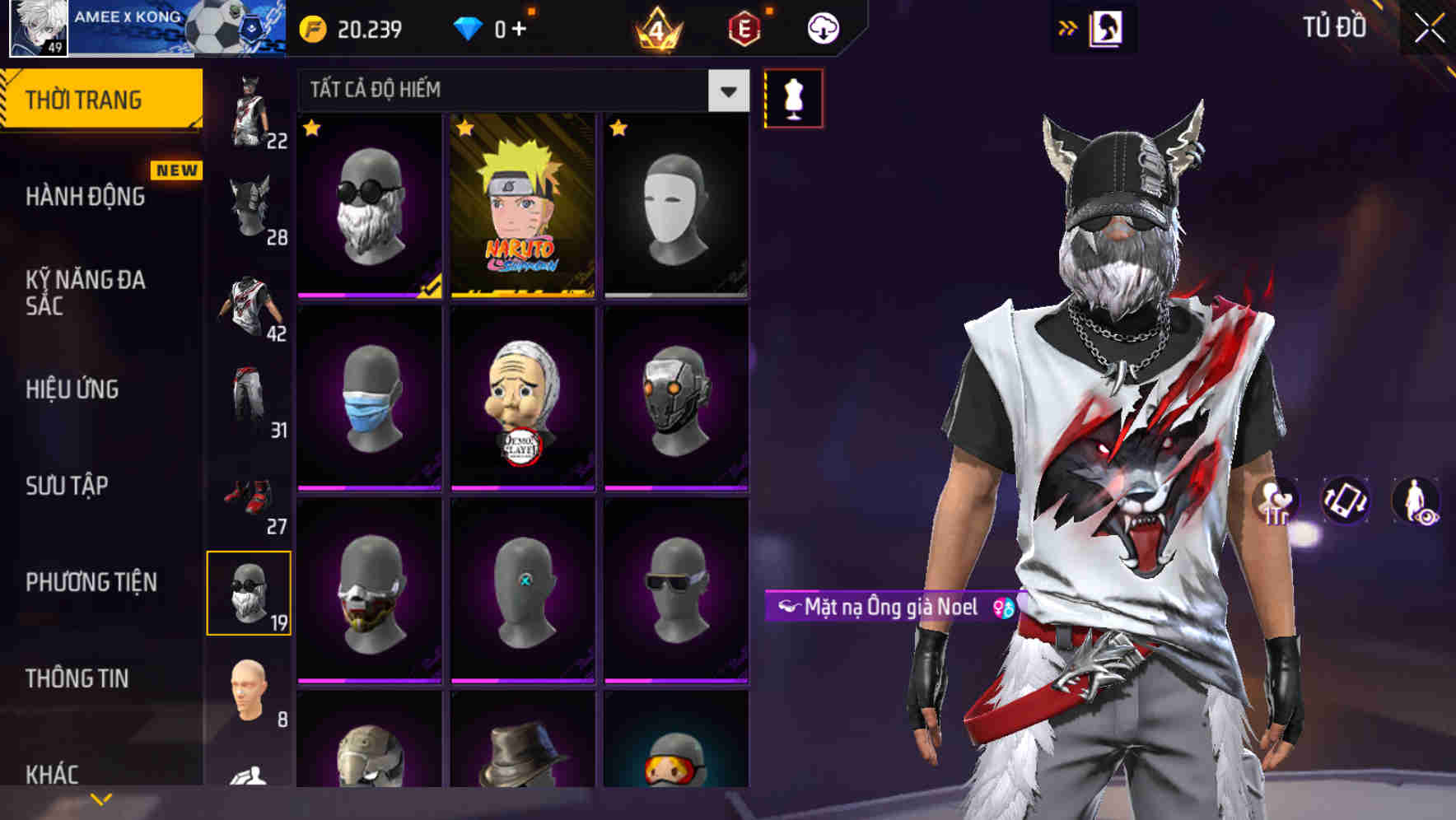Open the mannequin preset icon next to the filter

793,96
